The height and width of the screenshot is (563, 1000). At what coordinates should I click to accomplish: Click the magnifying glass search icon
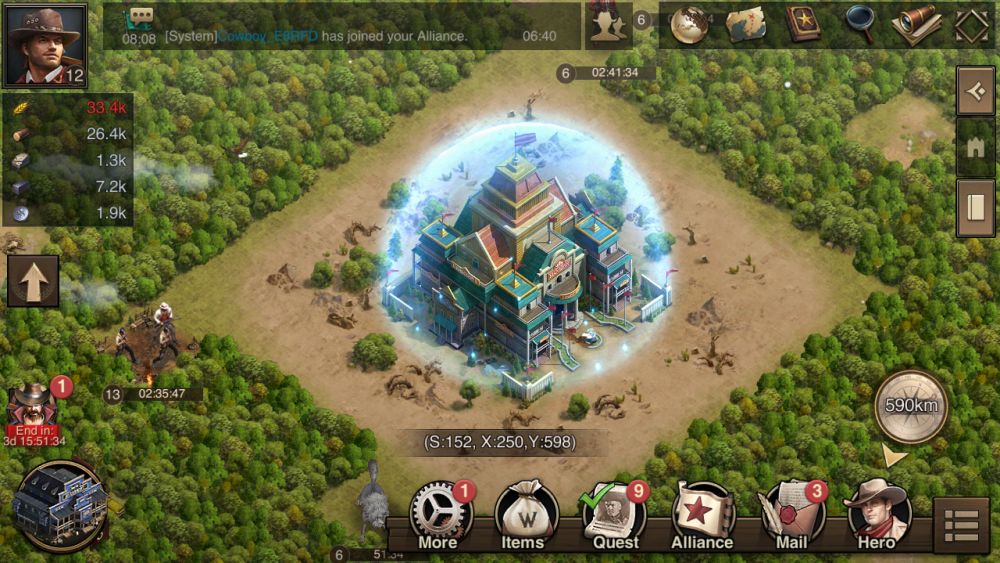(x=859, y=25)
